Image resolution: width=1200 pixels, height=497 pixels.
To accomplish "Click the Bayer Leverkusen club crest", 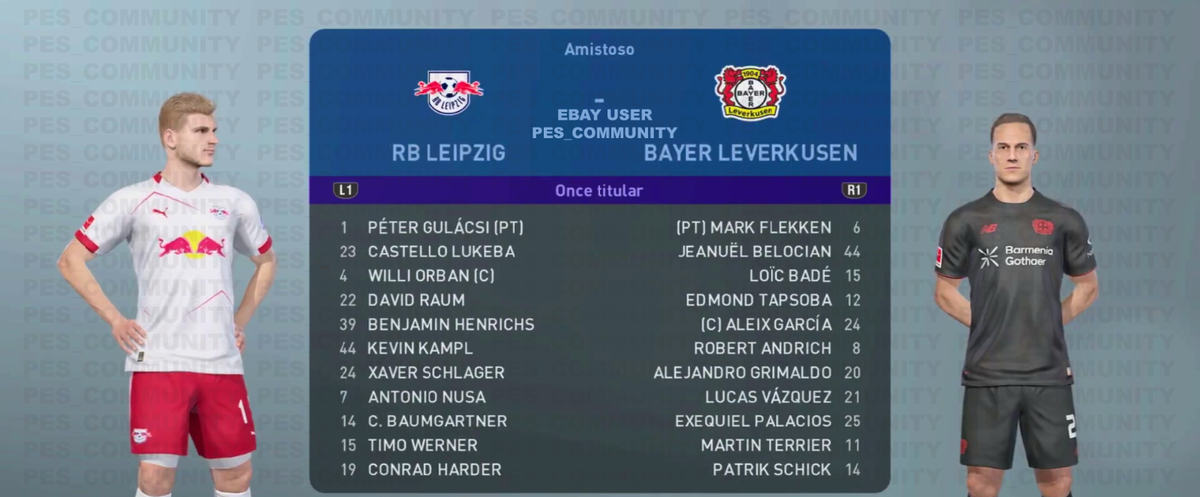I will (750, 92).
